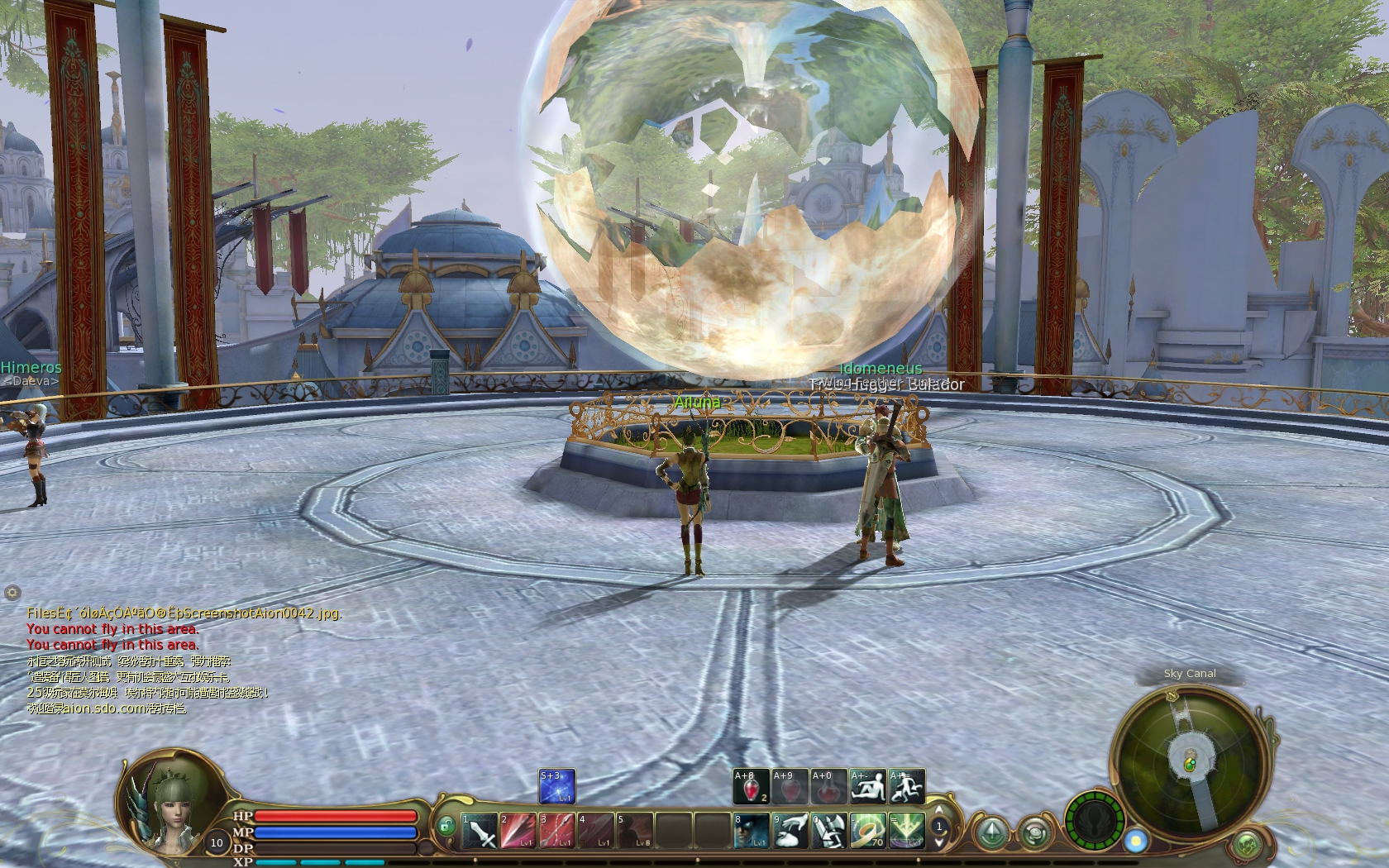Open the chat settings gear icon
The width and height of the screenshot is (1389, 868).
pyautogui.click(x=12, y=592)
